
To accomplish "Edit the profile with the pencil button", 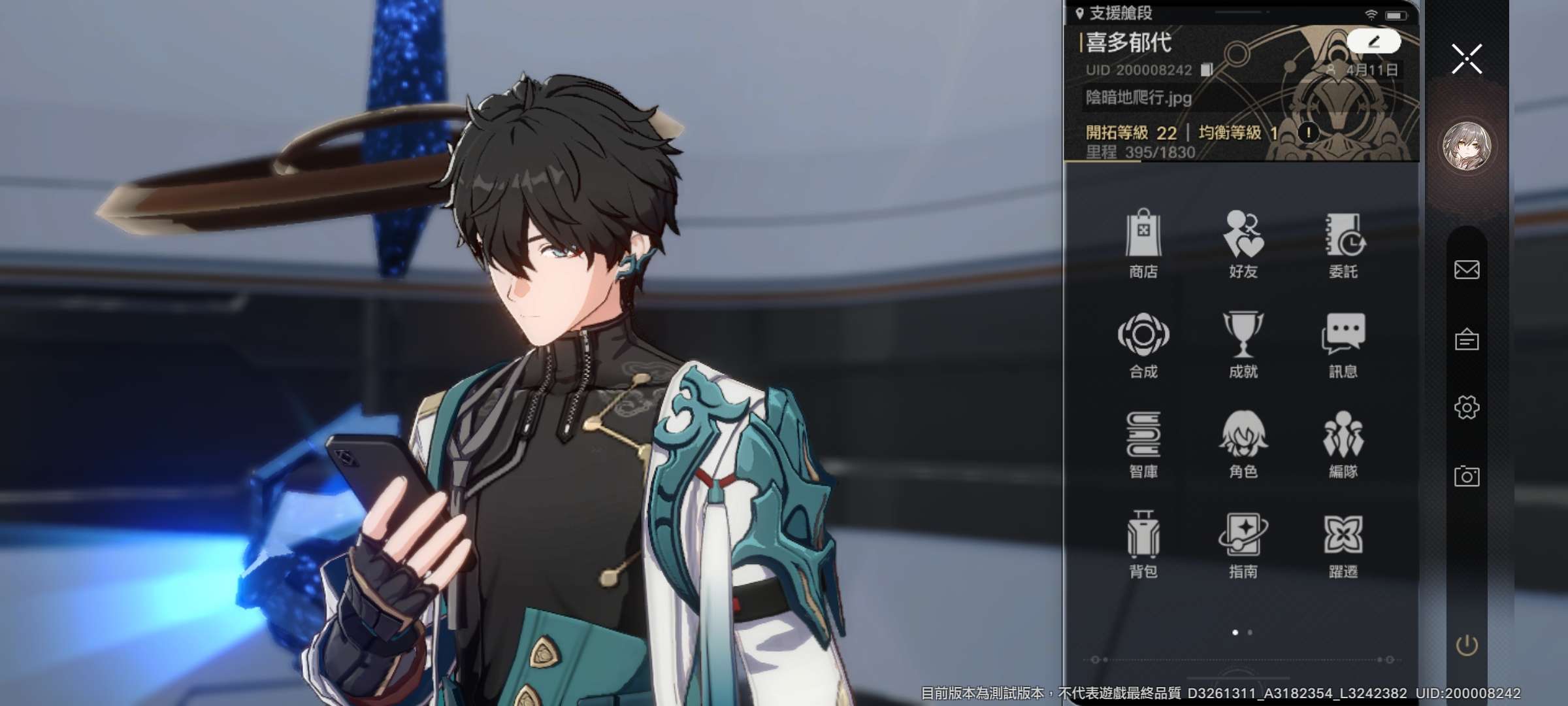I will click(1373, 42).
